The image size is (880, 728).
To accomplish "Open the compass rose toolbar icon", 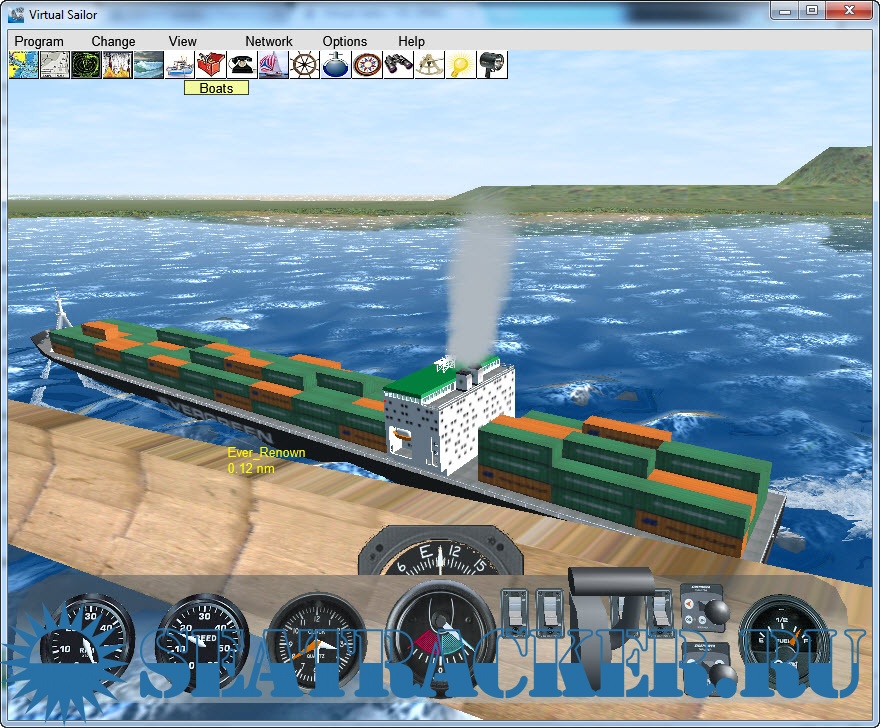I will pyautogui.click(x=367, y=65).
